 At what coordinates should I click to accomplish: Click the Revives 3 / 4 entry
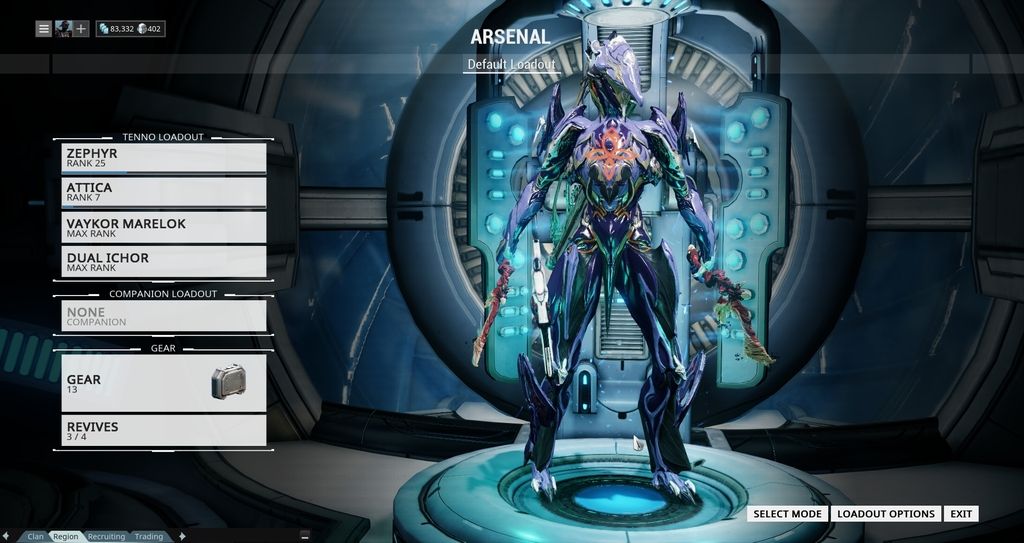click(x=164, y=430)
